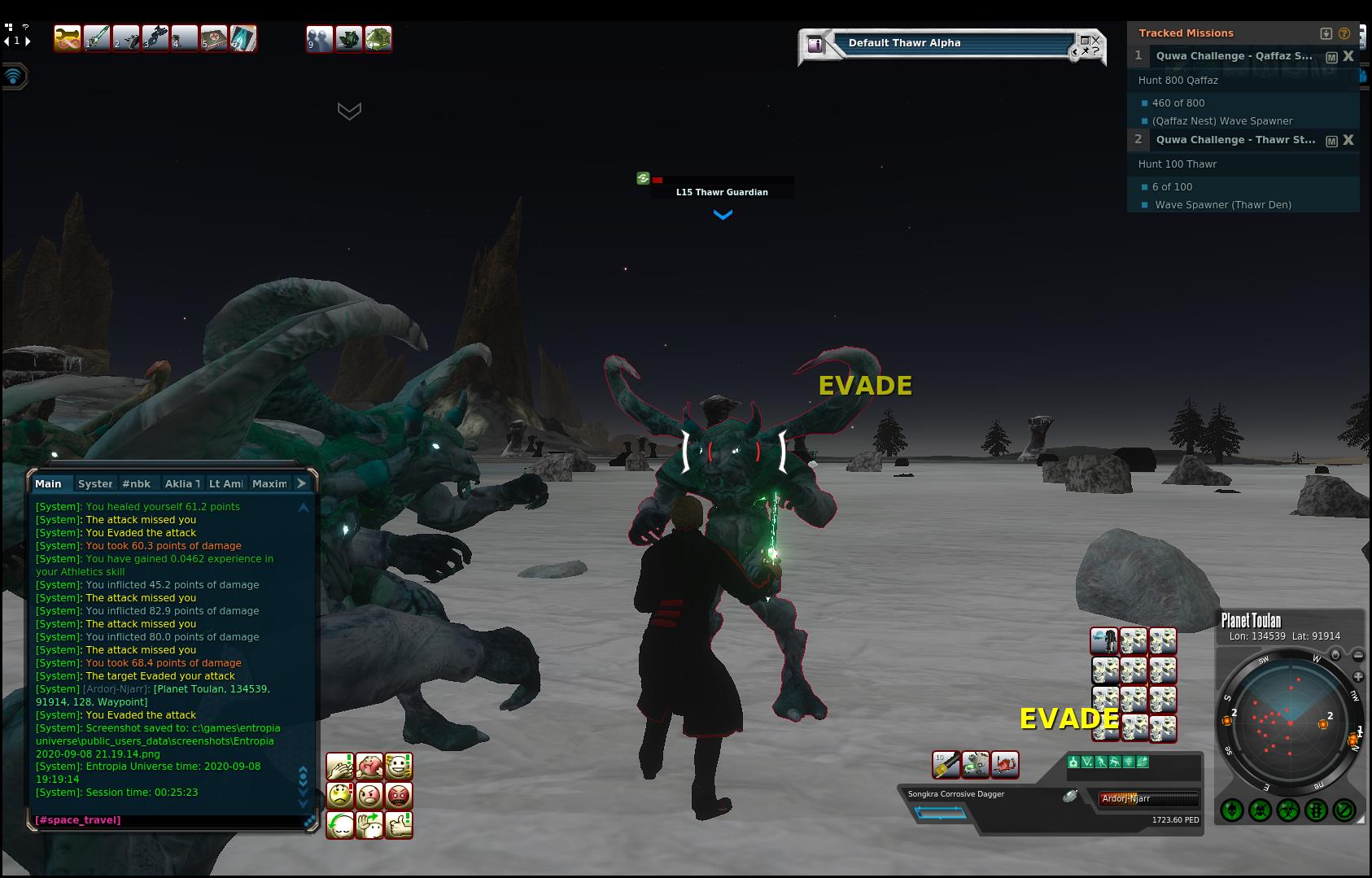Zoom out the radar with minus button
The width and height of the screenshot is (1372, 878).
[1358, 656]
